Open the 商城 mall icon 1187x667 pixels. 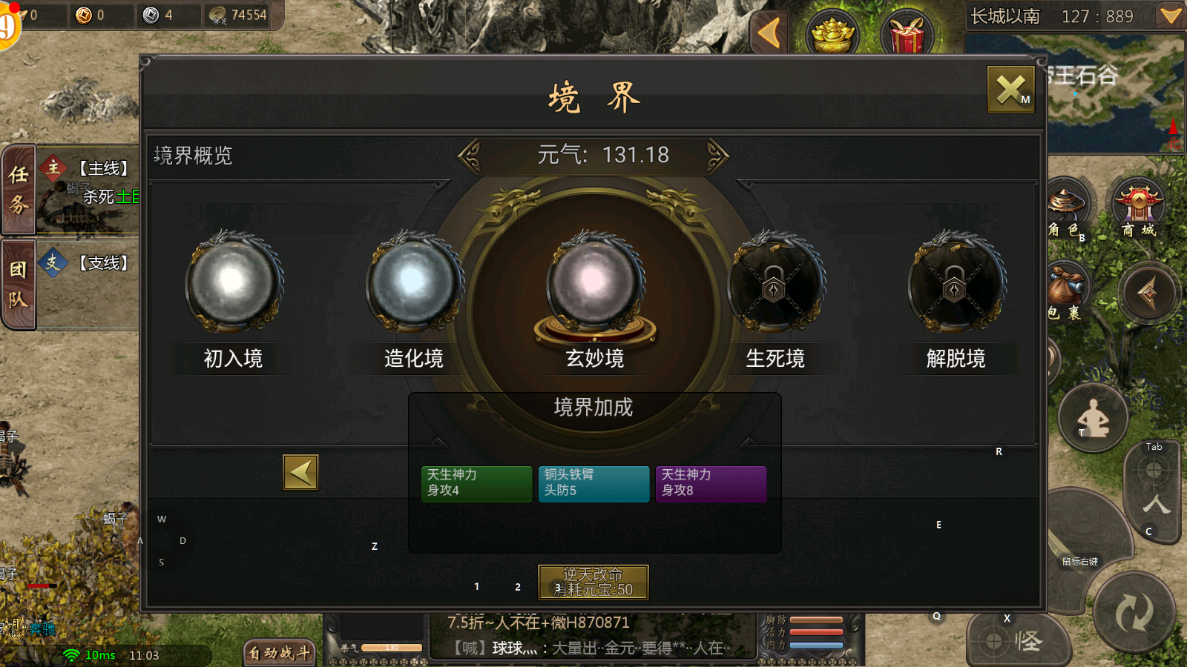tap(1138, 207)
